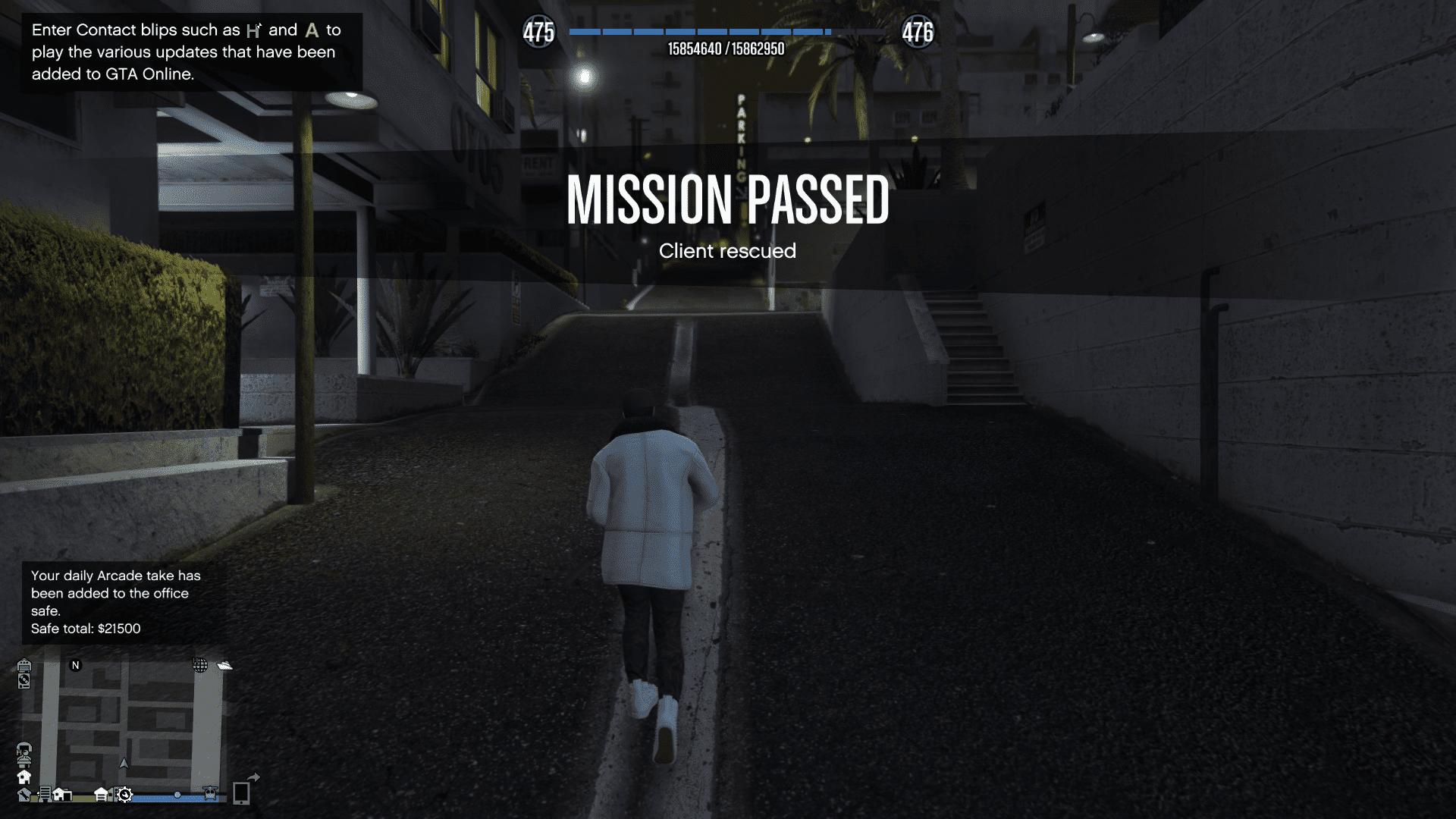The height and width of the screenshot is (819, 1456).
Task: Click the globe website blip on the minimap
Action: click(200, 665)
